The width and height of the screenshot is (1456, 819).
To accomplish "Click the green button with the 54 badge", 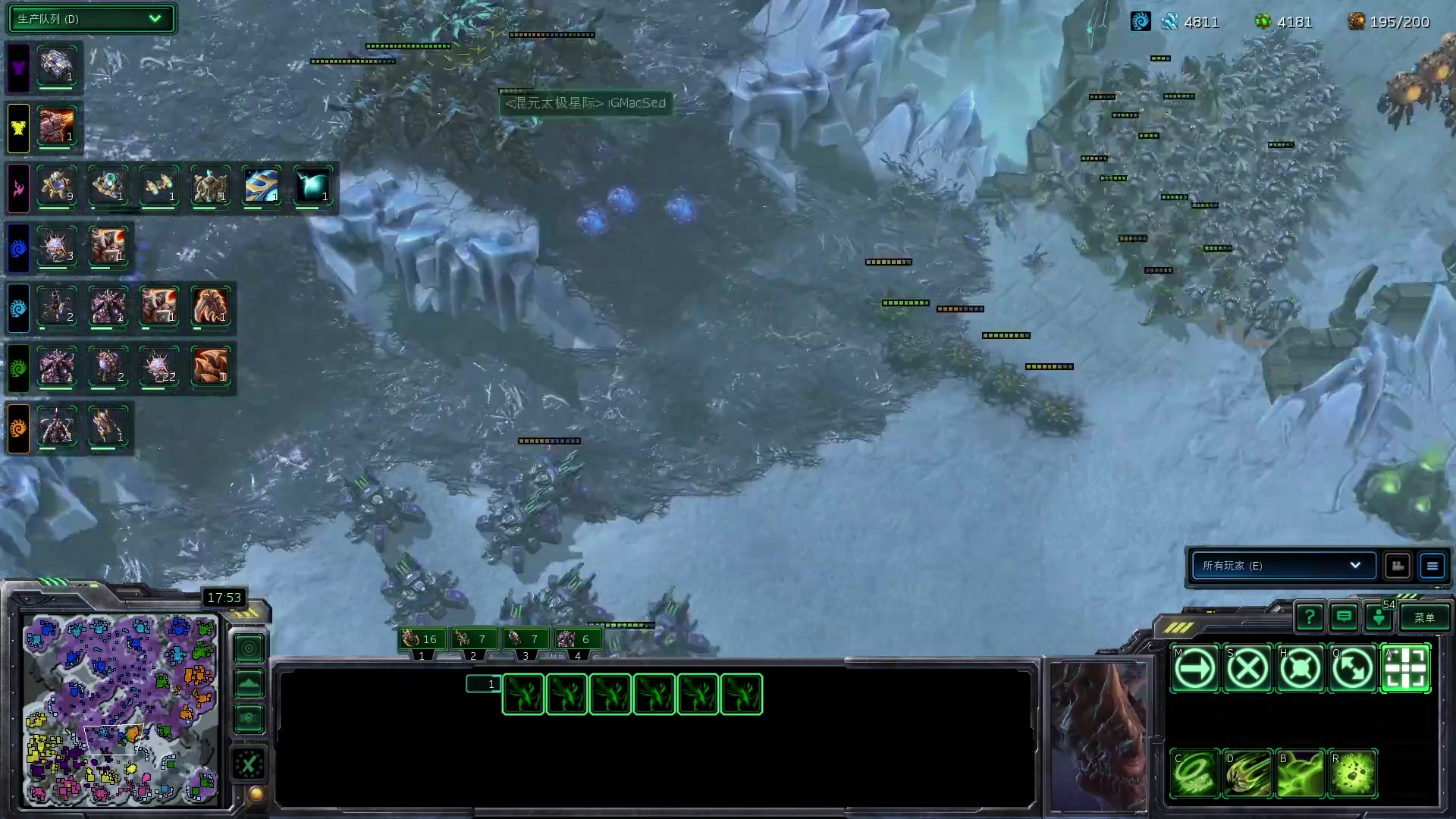I will click(1379, 618).
